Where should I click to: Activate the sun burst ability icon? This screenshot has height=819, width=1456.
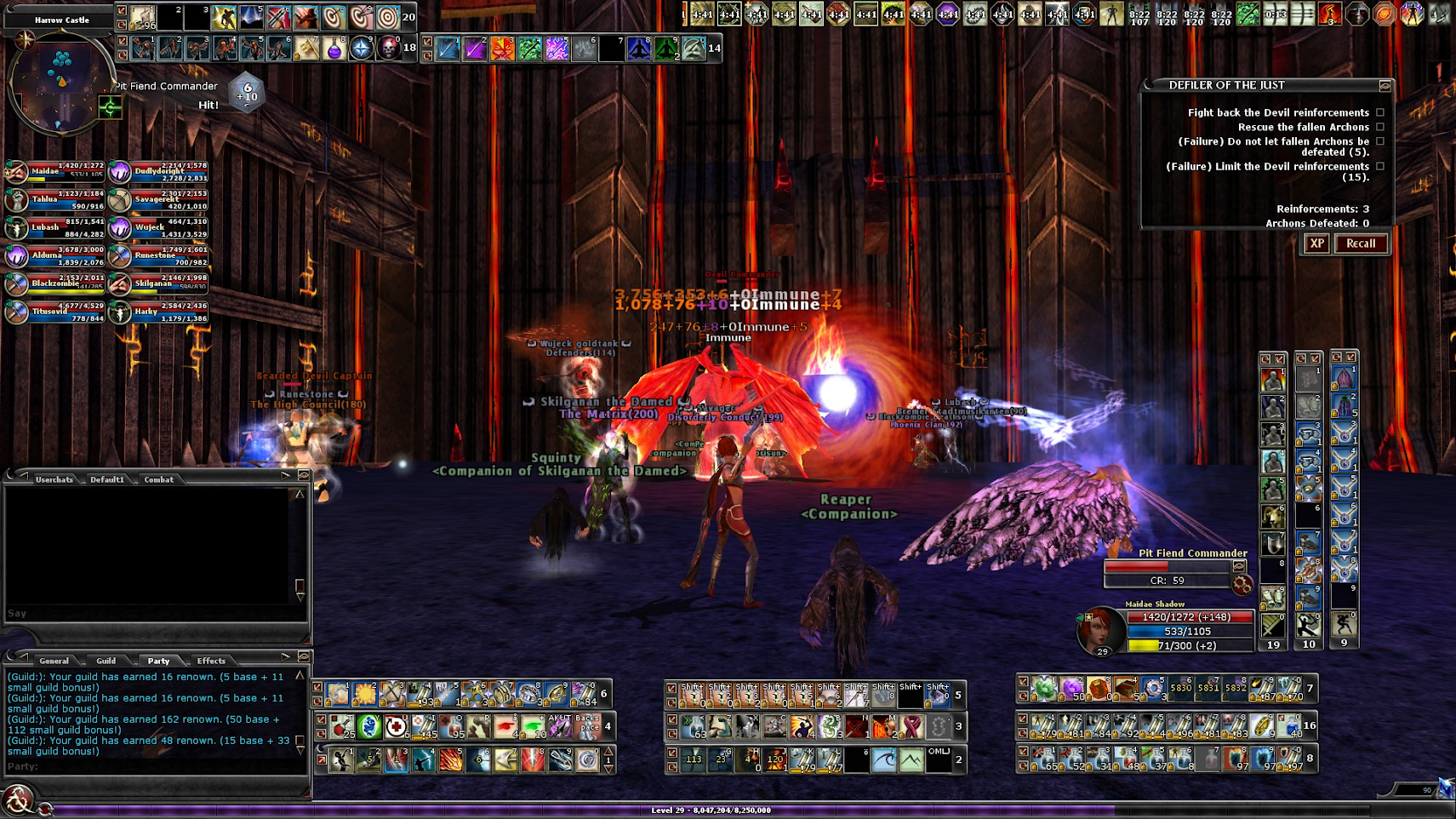click(365, 694)
